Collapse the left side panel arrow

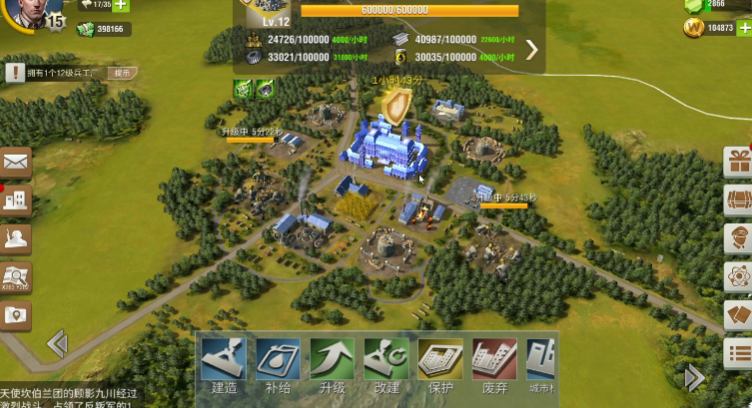57,345
